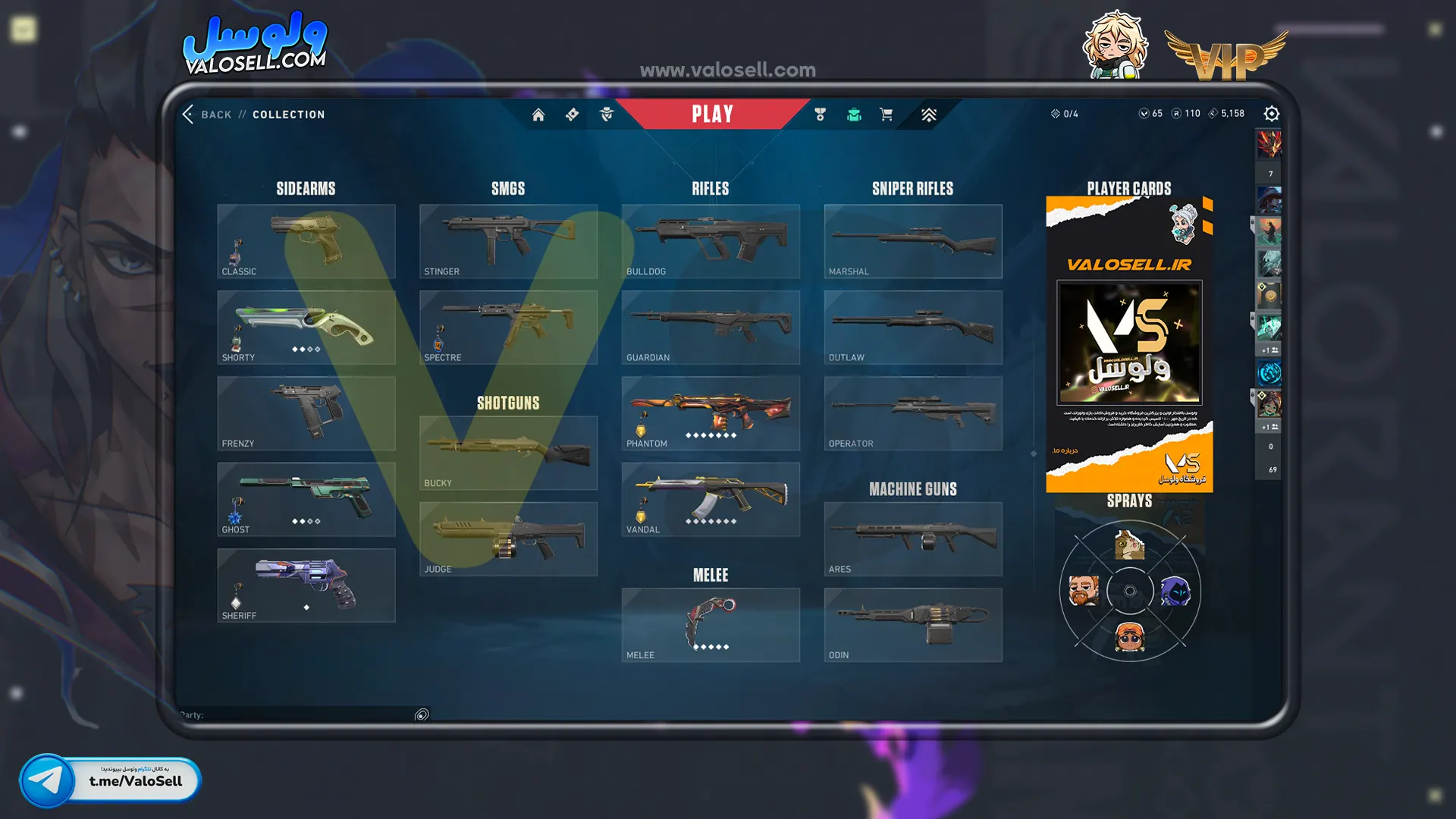The width and height of the screenshot is (1456, 819).
Task: Choose the Shorty weapon slot
Action: click(x=306, y=327)
